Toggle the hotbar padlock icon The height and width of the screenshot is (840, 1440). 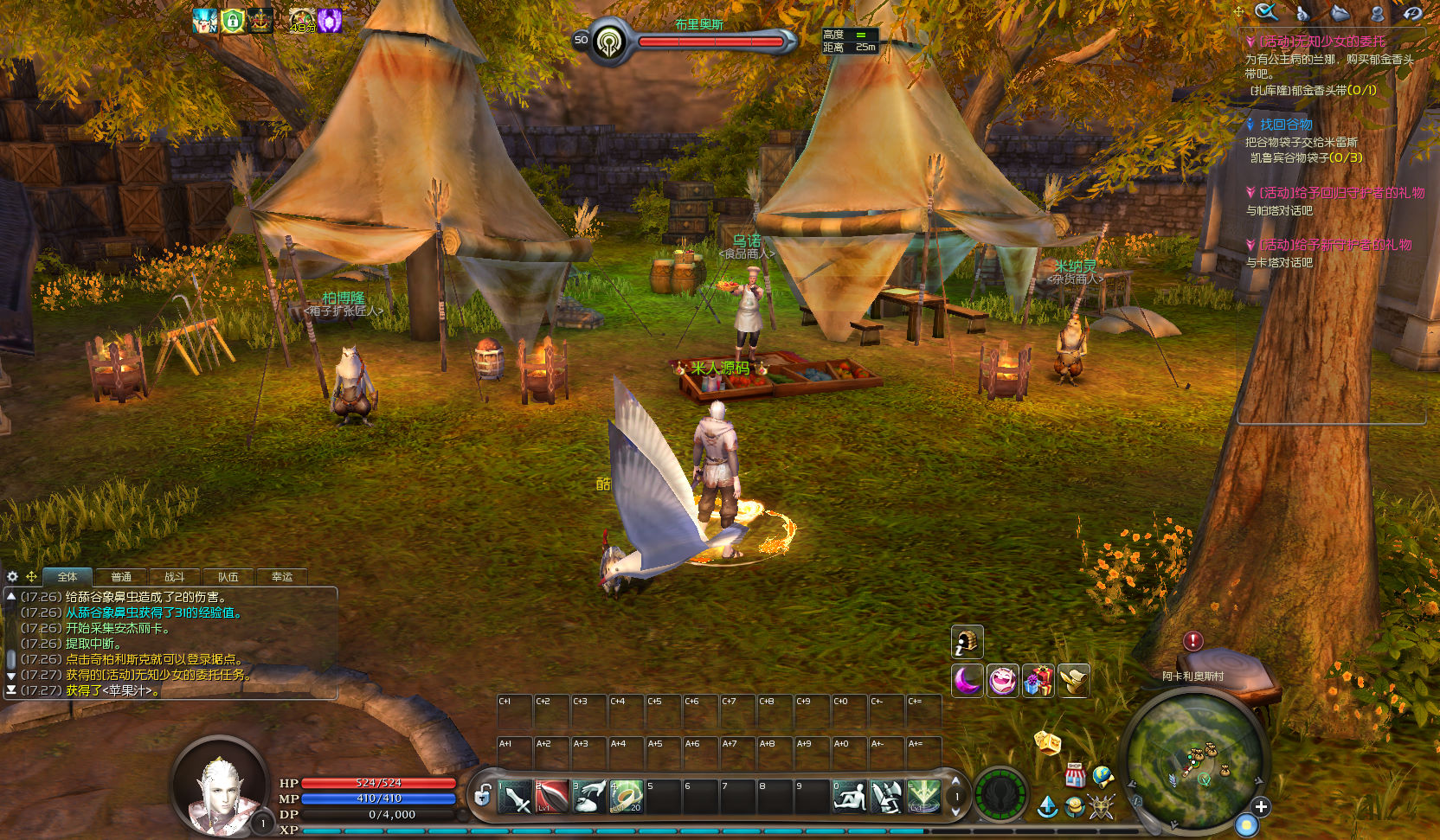(483, 794)
